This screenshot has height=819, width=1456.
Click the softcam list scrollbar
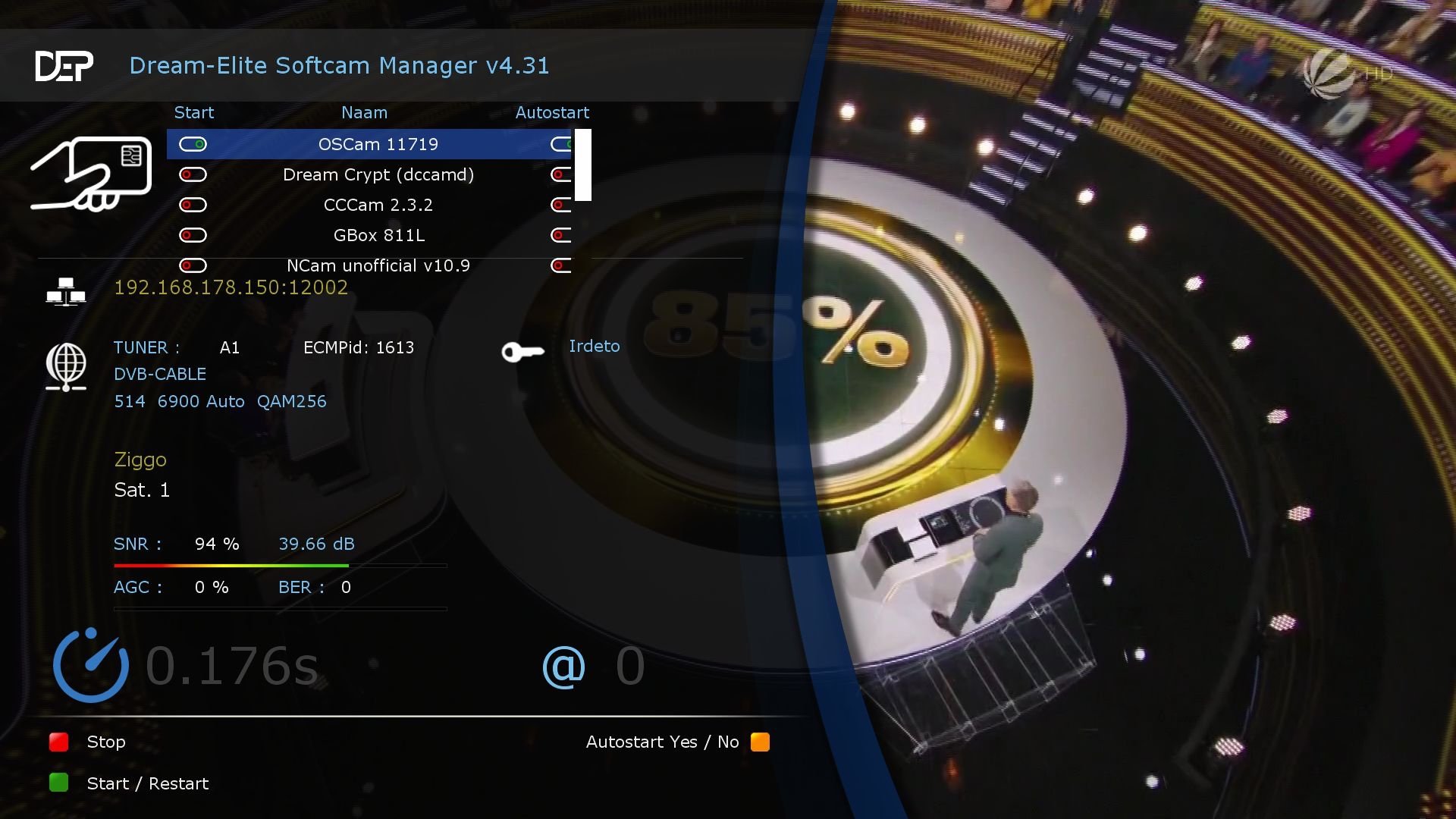click(582, 165)
